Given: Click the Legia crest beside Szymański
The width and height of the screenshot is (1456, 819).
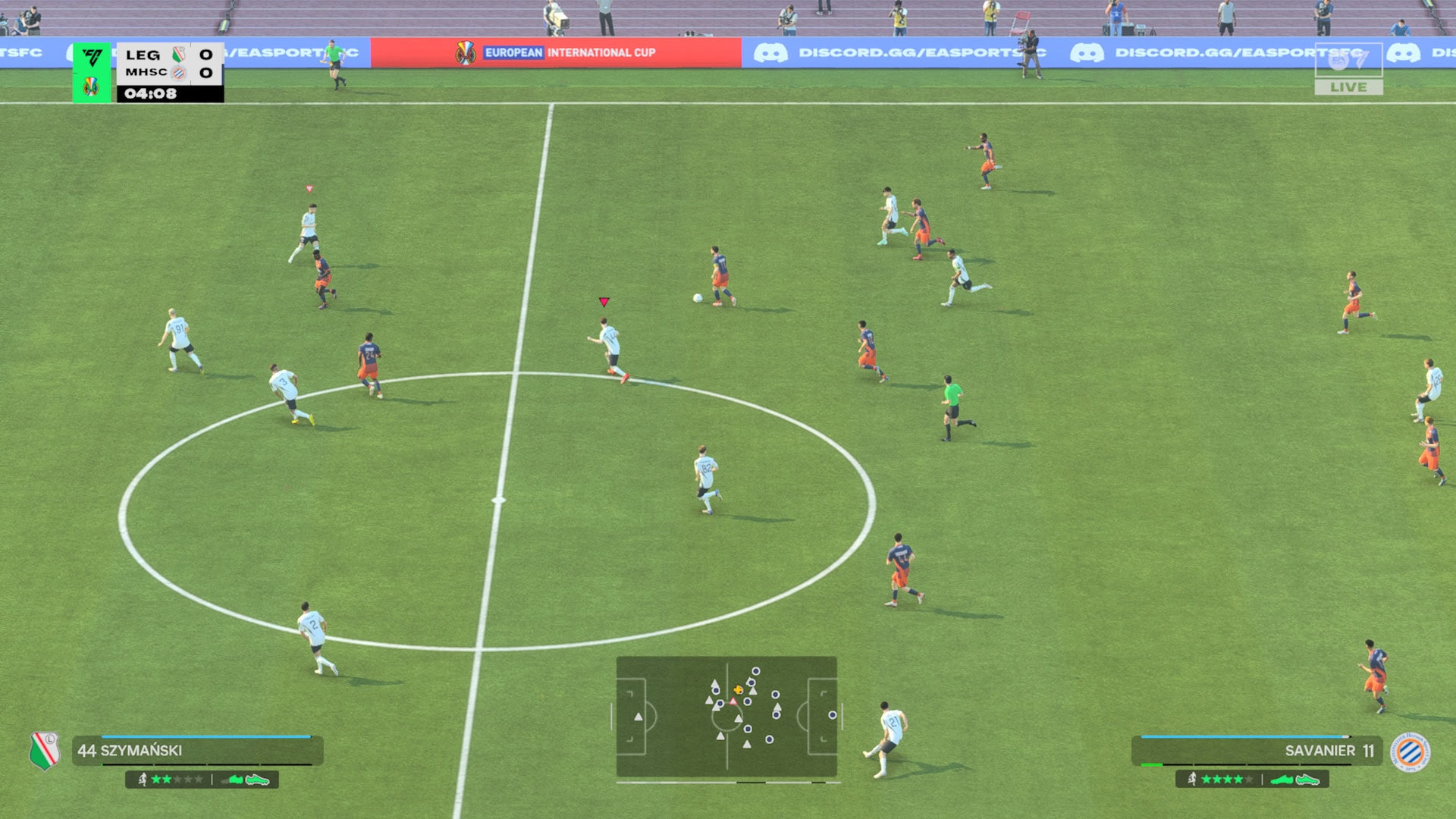Looking at the screenshot, I should click(x=45, y=750).
